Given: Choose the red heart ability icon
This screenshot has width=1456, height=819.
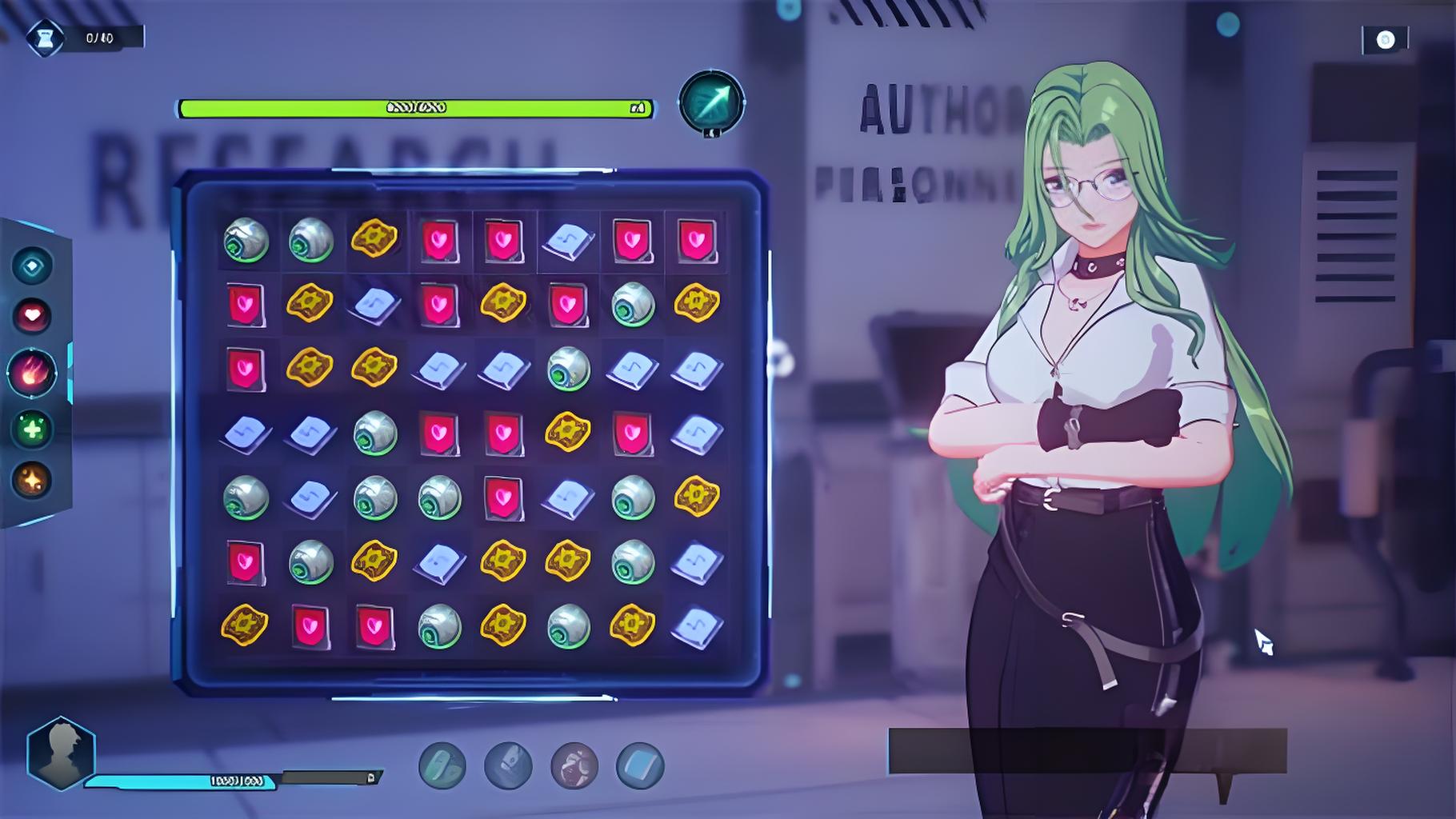Looking at the screenshot, I should (x=32, y=316).
